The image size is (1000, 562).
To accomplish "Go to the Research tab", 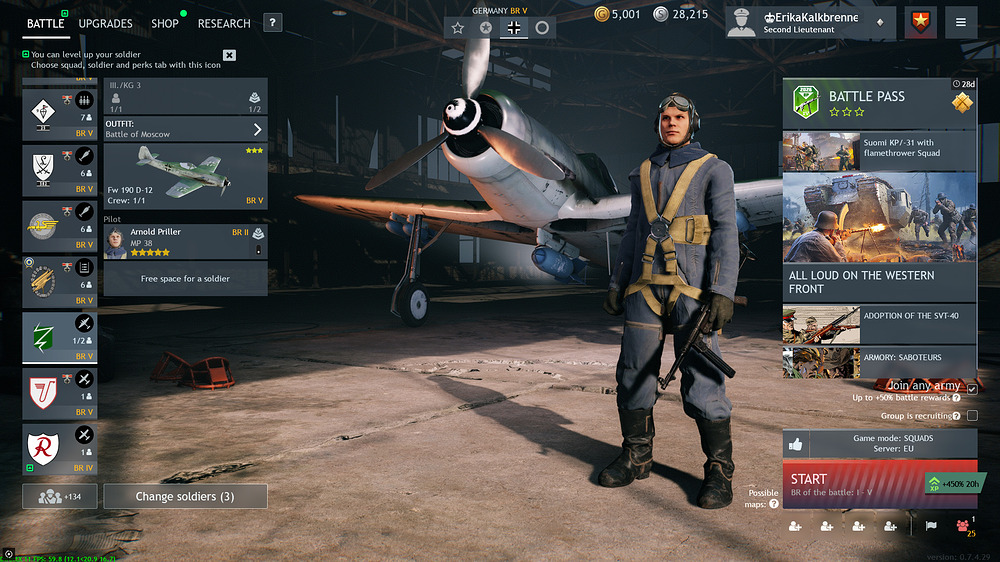I will (x=224, y=23).
